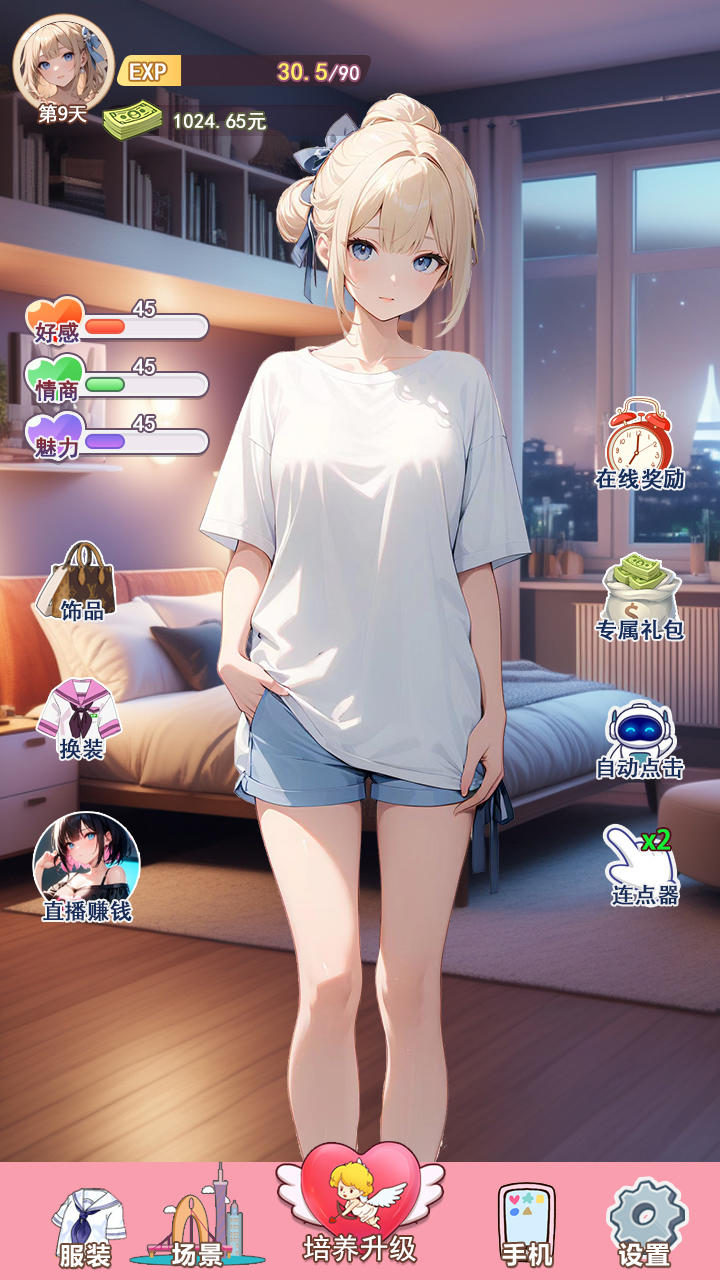Open the 换装 outfit change icon
This screenshot has width=720, height=1280.
80,718
